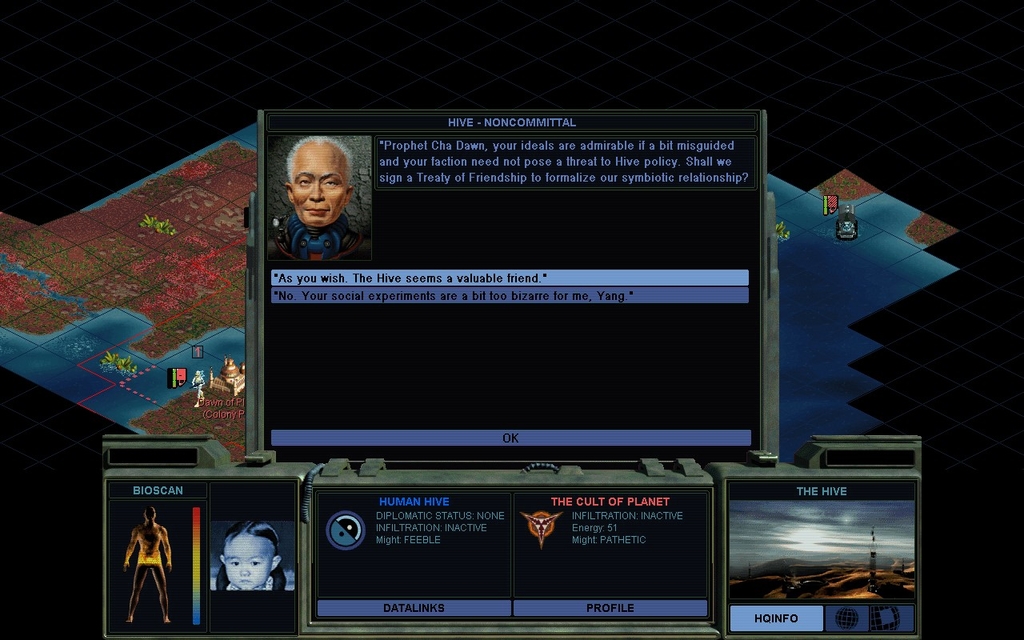Select the Hive landscape thumbnail
The width and height of the screenshot is (1024, 640).
click(x=821, y=550)
